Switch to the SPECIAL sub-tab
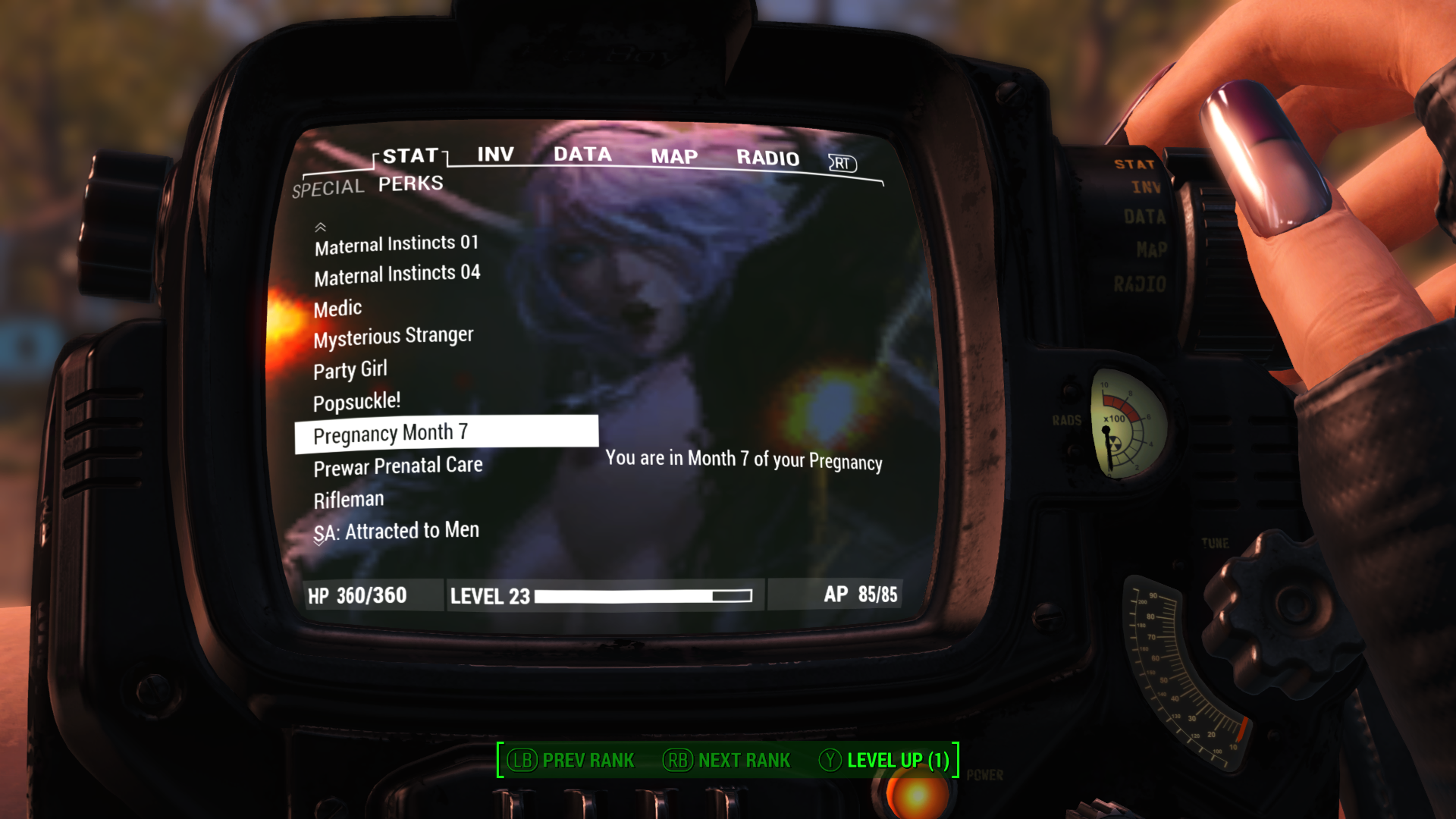 328,188
